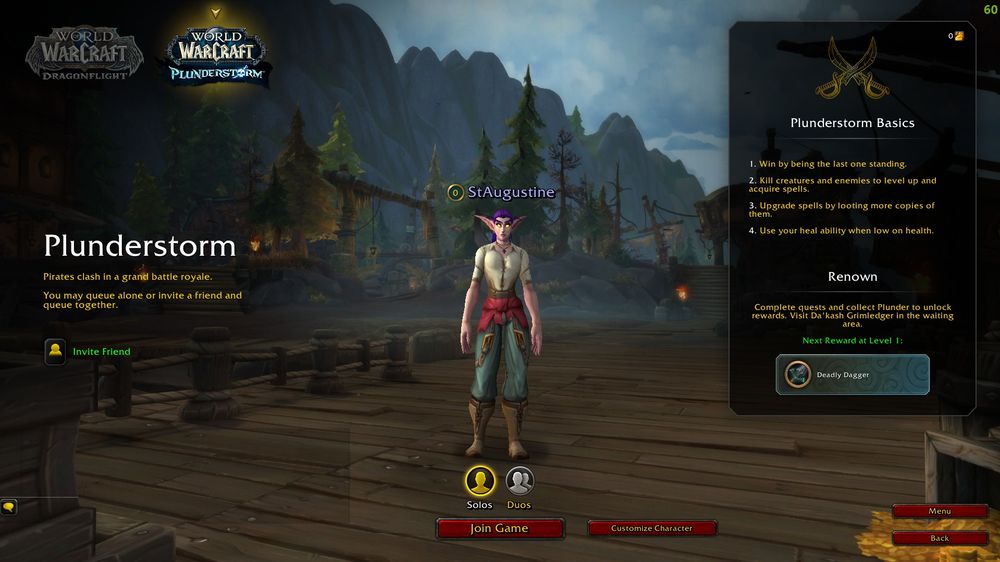This screenshot has height=562, width=1000.
Task: View the Deadly Dagger renown reward
Action: point(852,375)
